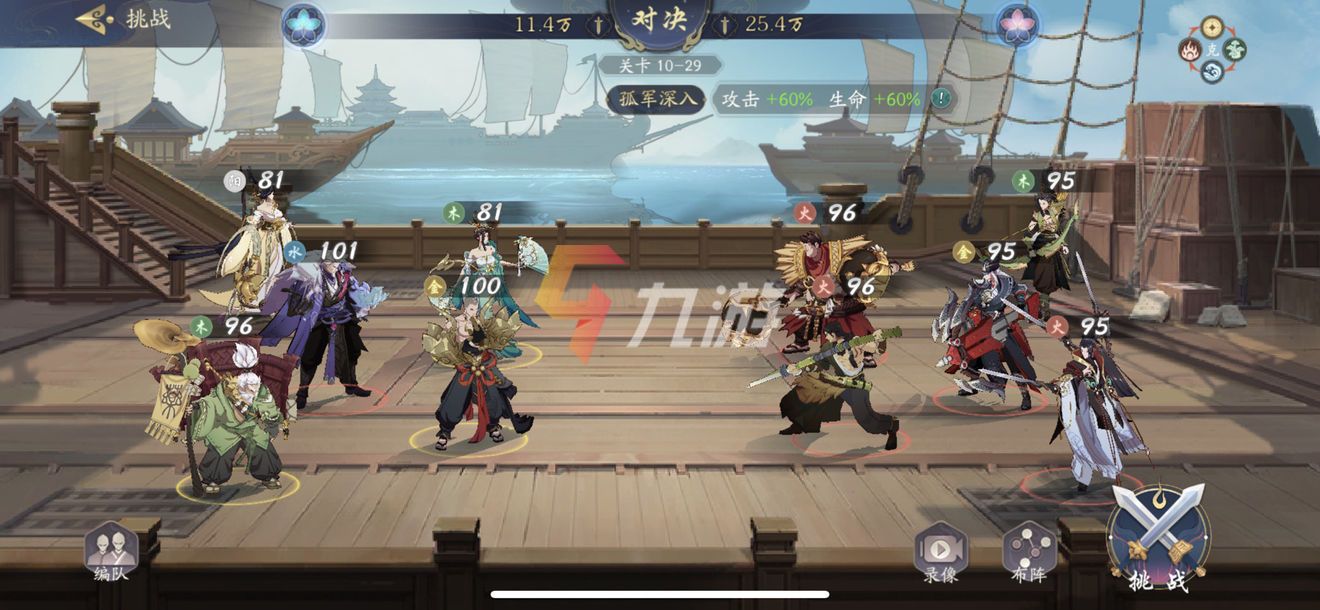Viewport: 1320px width, 610px height.
Task: Open the 孤军深入 buff label
Action: tap(656, 99)
